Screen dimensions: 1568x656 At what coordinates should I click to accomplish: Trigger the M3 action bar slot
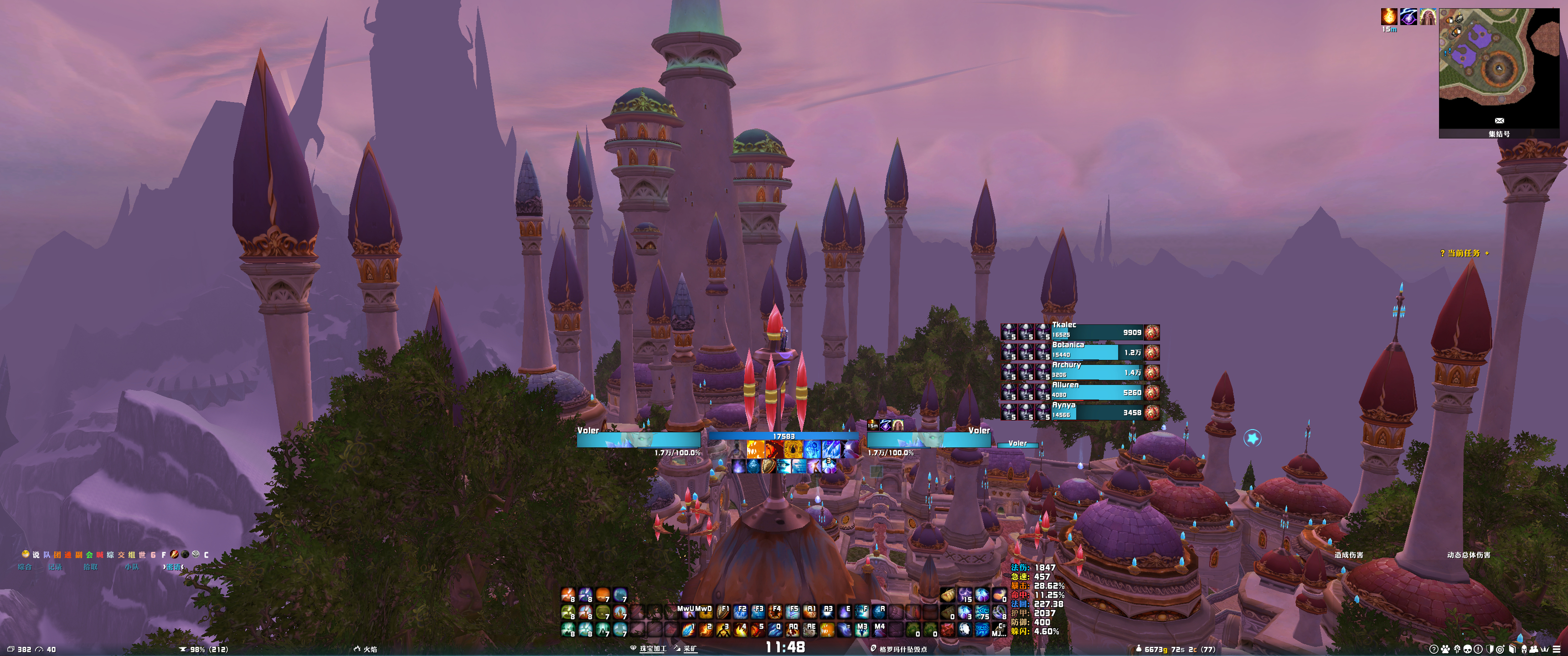point(862,629)
